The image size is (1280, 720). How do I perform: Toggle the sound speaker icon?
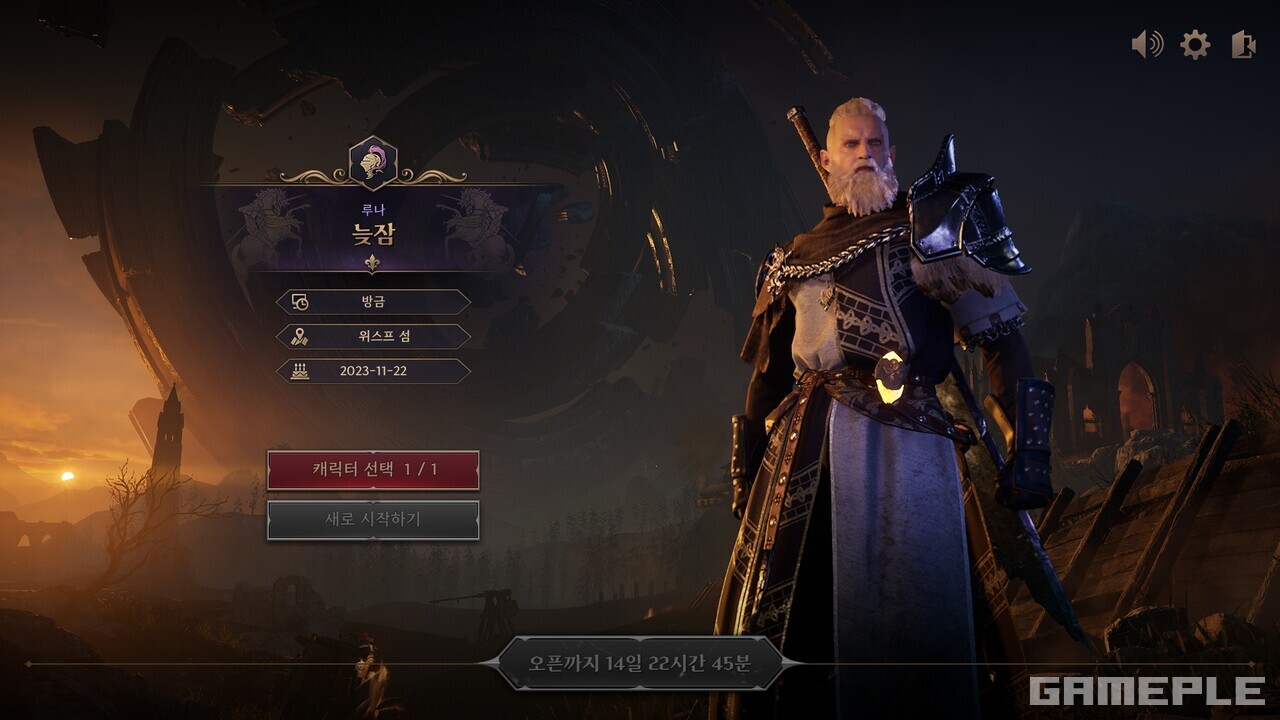pos(1147,45)
